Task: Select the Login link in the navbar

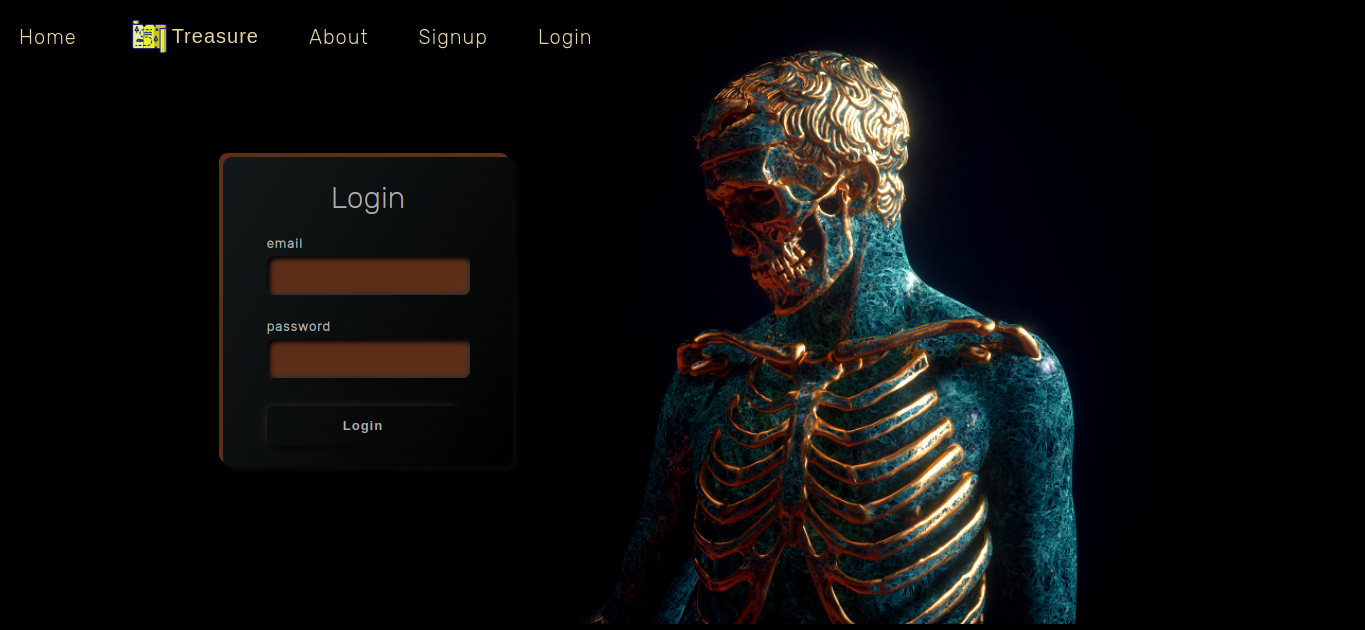Action: click(564, 37)
